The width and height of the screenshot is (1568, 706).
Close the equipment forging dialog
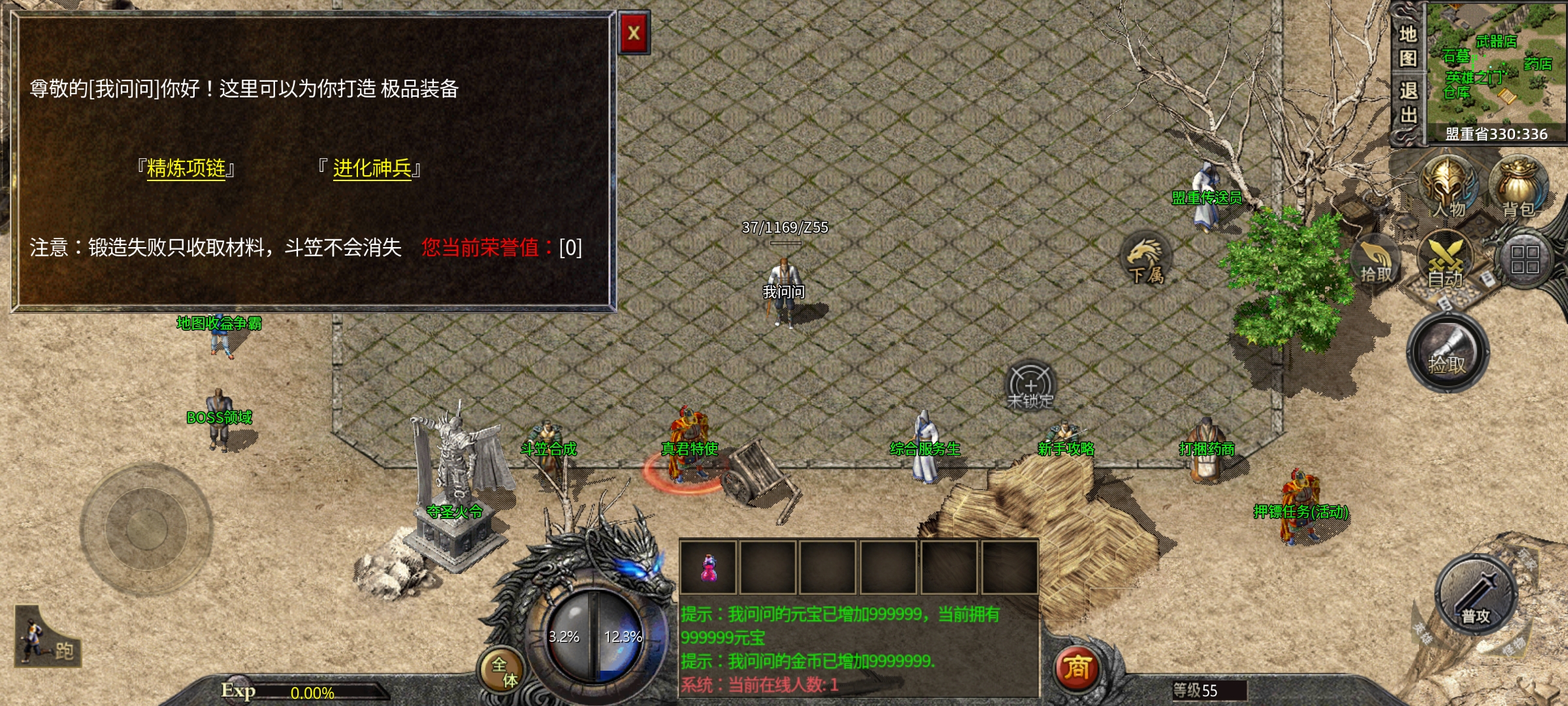click(633, 33)
